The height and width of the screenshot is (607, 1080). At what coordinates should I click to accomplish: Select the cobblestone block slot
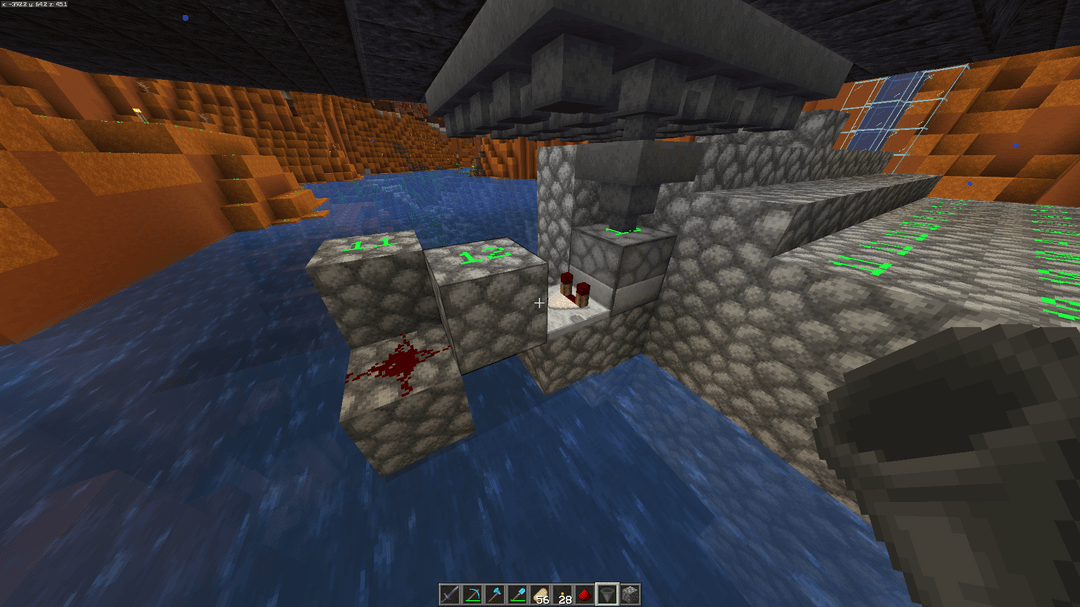coord(629,595)
